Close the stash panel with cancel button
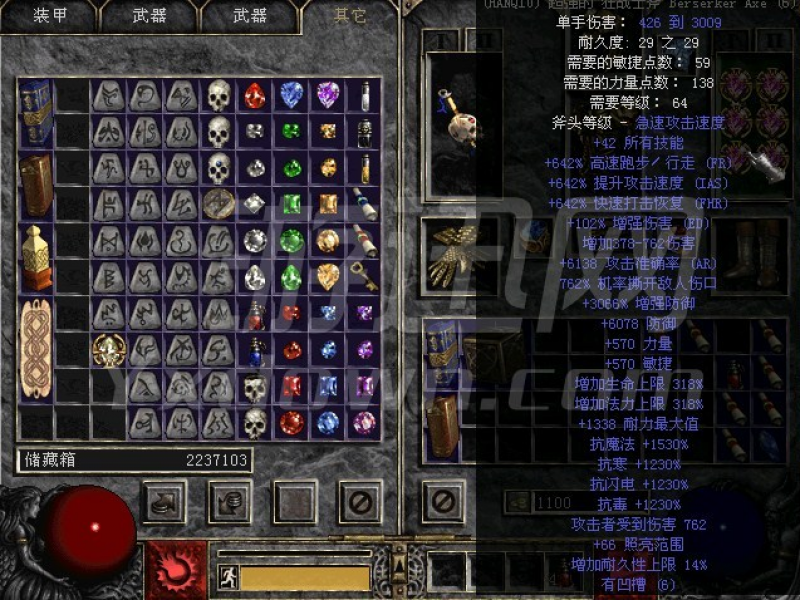This screenshot has height=600, width=800. pos(360,502)
